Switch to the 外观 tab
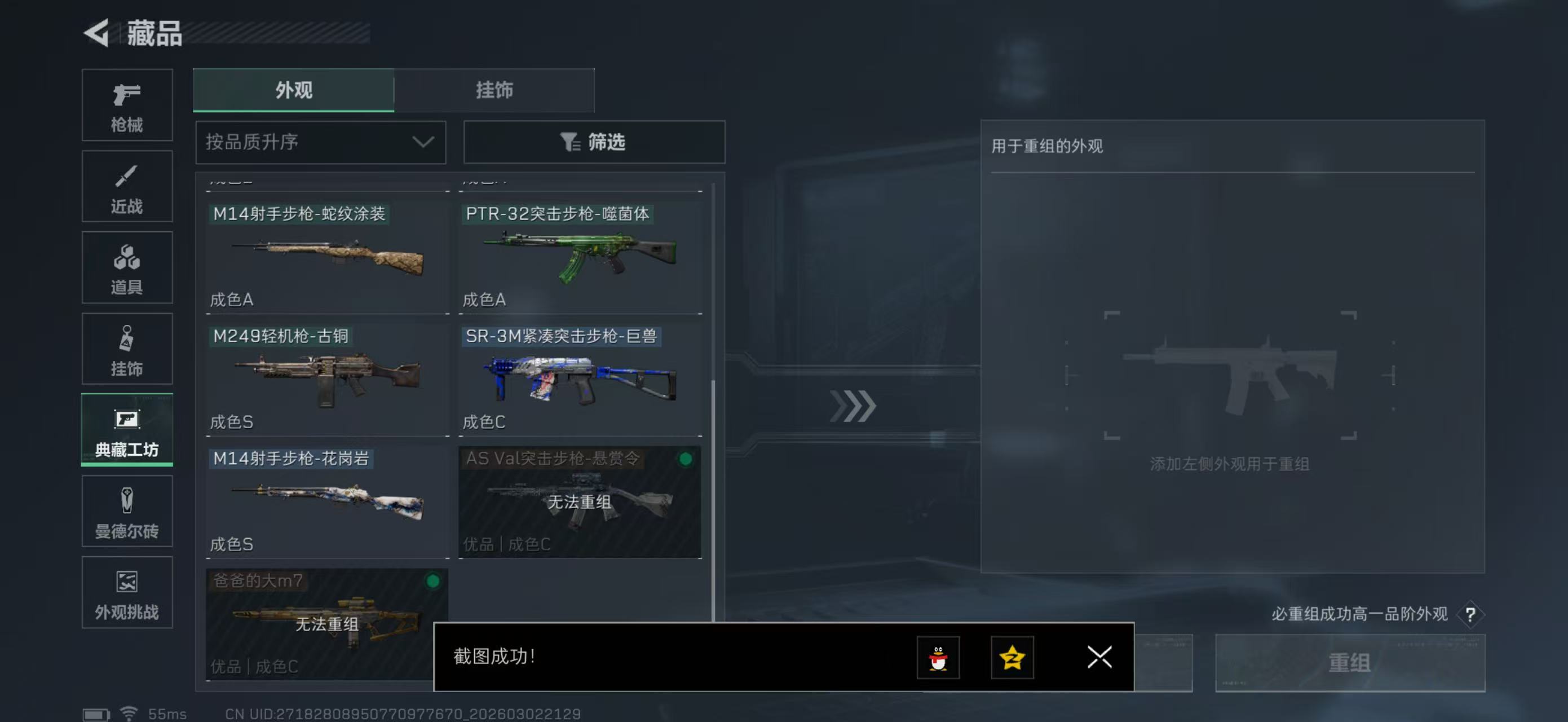 click(293, 90)
